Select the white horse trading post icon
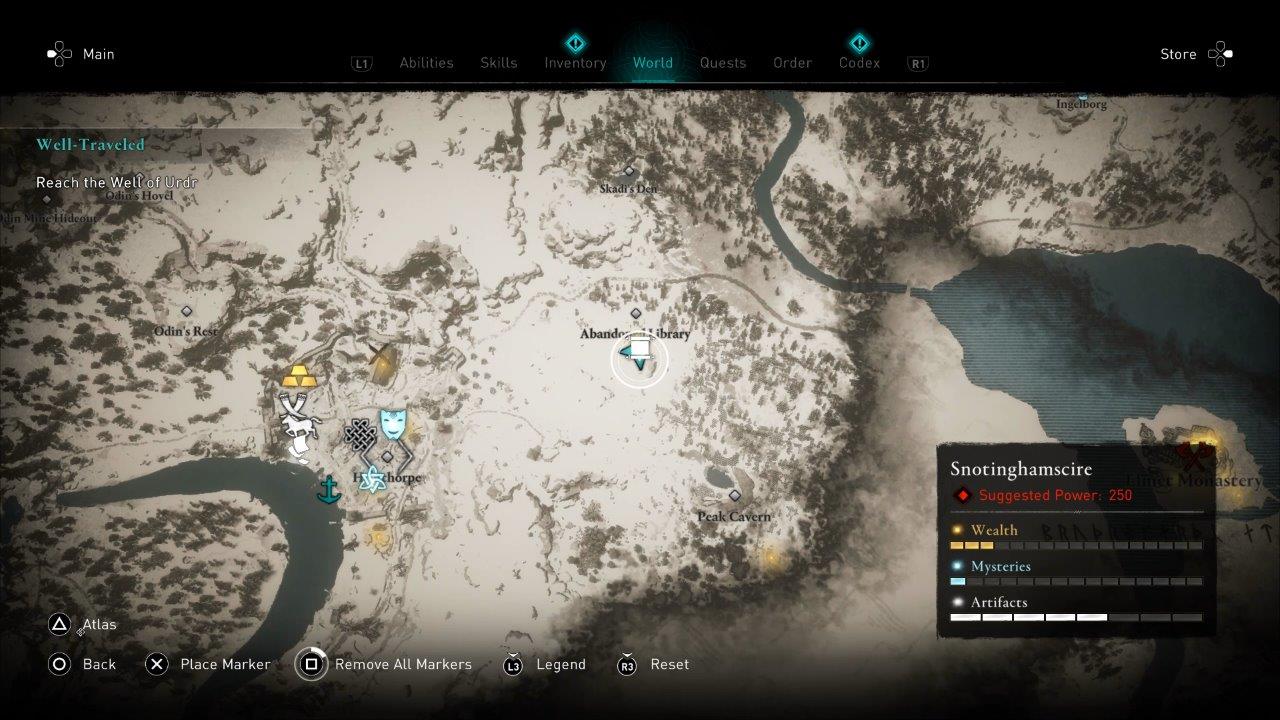This screenshot has height=720, width=1280. [299, 423]
